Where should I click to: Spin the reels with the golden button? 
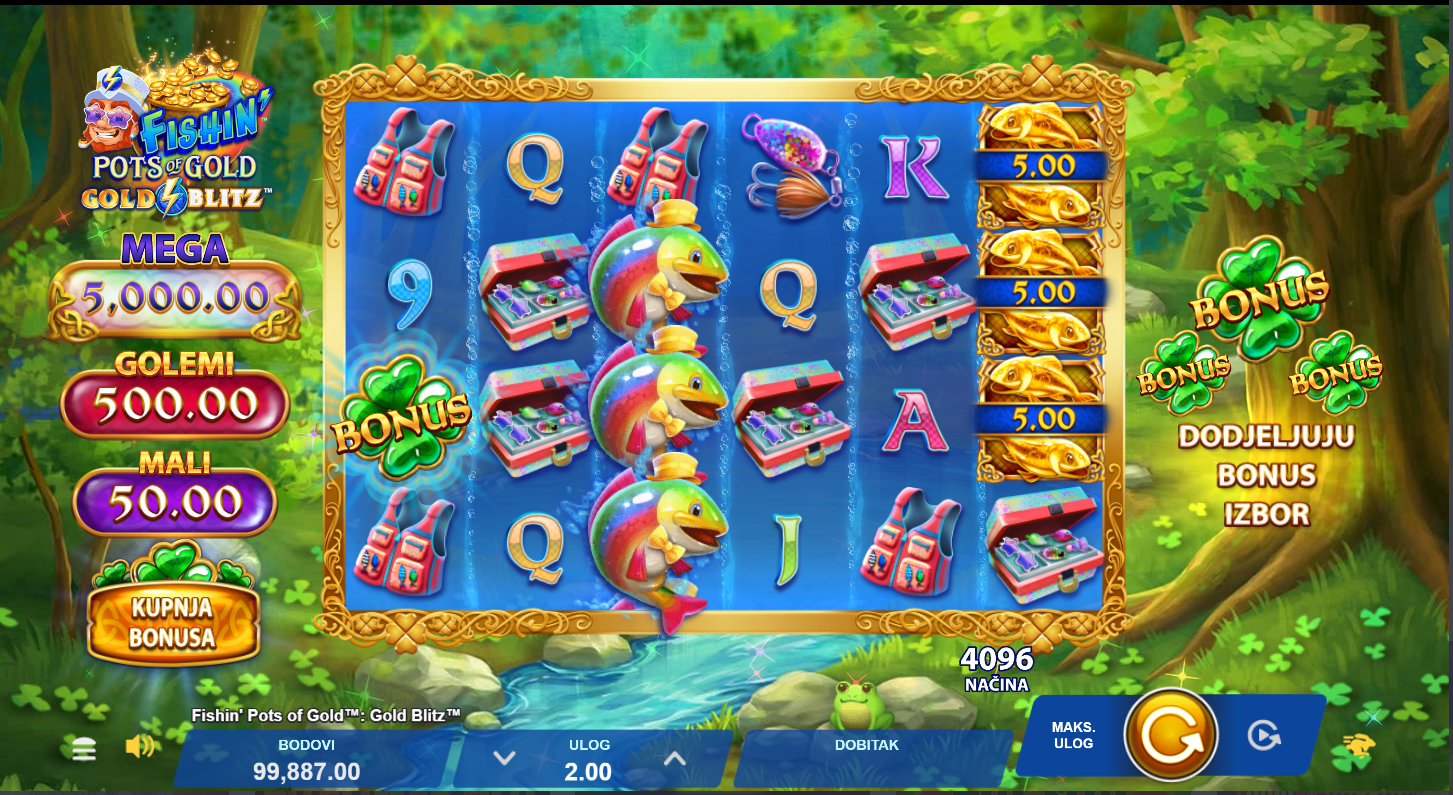pos(1170,735)
